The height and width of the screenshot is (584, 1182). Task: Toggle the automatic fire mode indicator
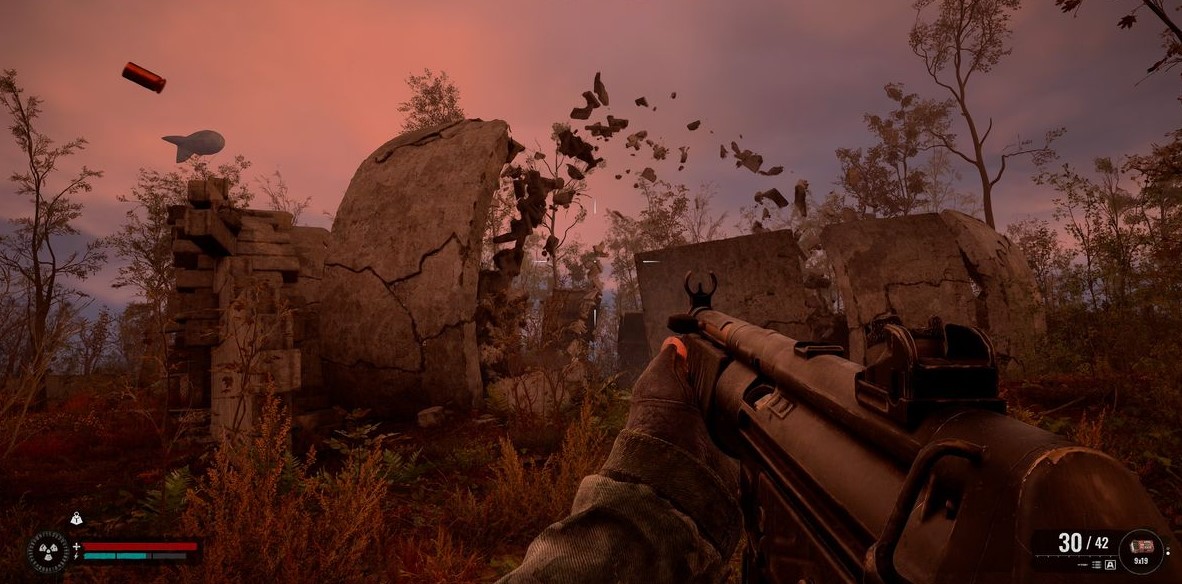(1109, 565)
